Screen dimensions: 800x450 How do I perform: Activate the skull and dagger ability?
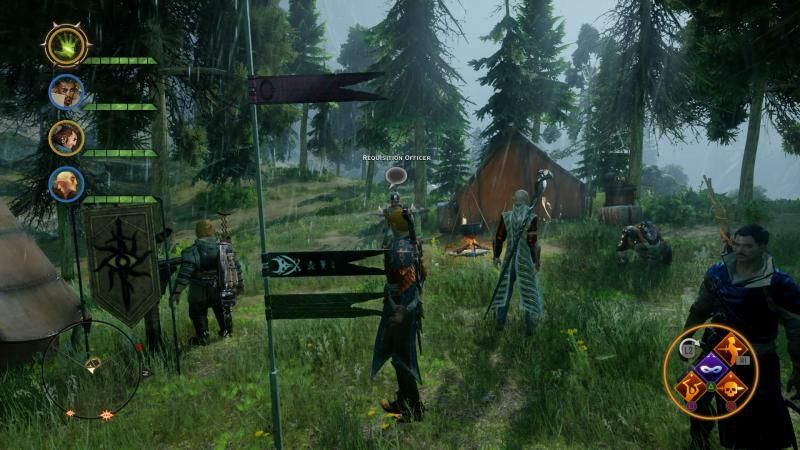(x=733, y=386)
